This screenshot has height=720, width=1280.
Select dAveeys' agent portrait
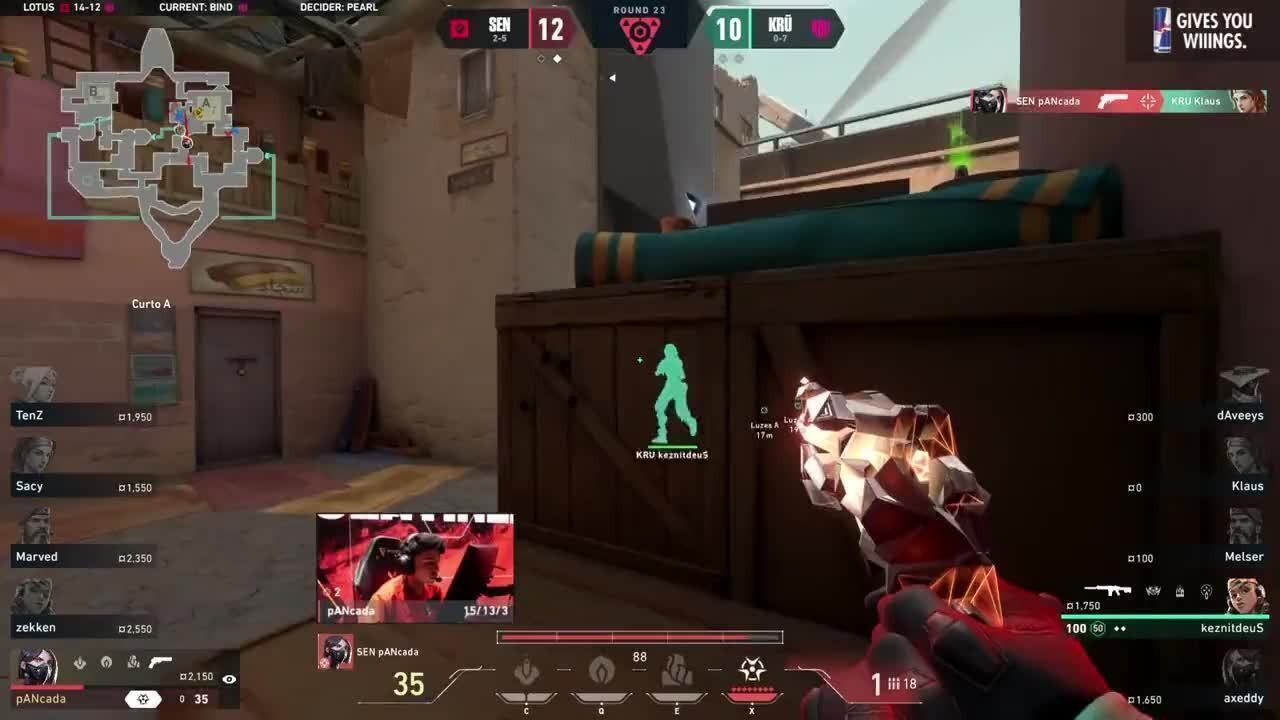coord(1244,385)
